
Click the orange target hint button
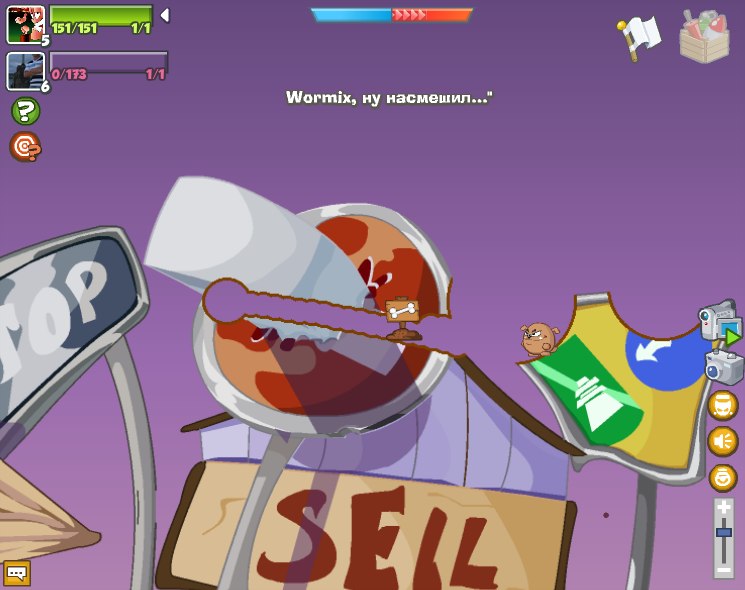point(25,147)
